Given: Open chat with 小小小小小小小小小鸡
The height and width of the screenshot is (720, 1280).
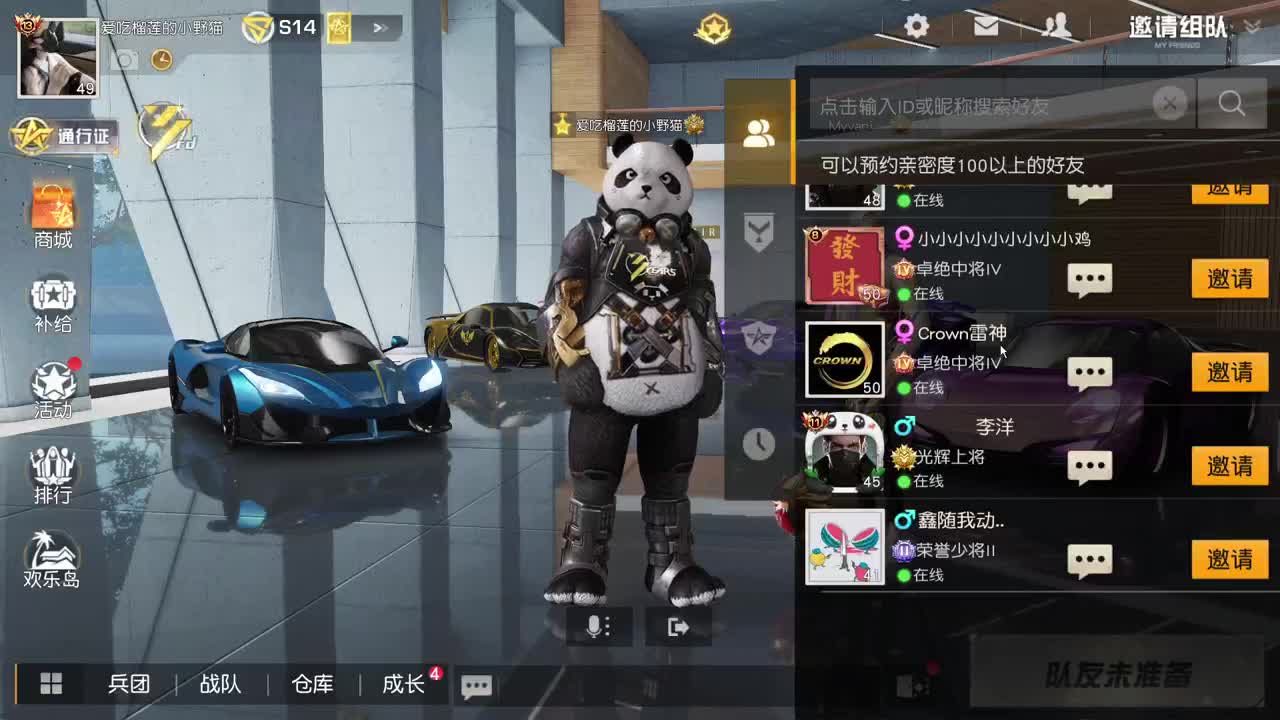Looking at the screenshot, I should coord(1089,278).
